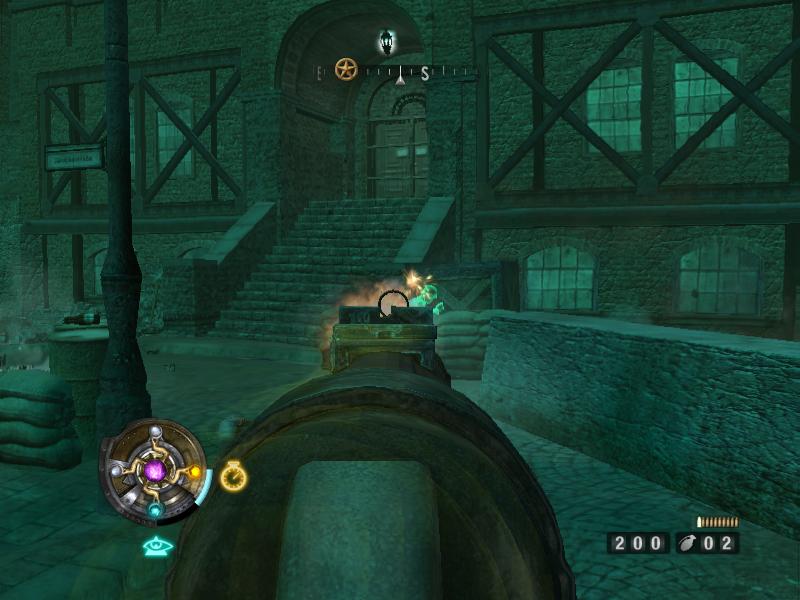Viewport: 800px width, 600px height.
Task: Click the Thule medallion power wheel
Action: pyautogui.click(x=154, y=470)
